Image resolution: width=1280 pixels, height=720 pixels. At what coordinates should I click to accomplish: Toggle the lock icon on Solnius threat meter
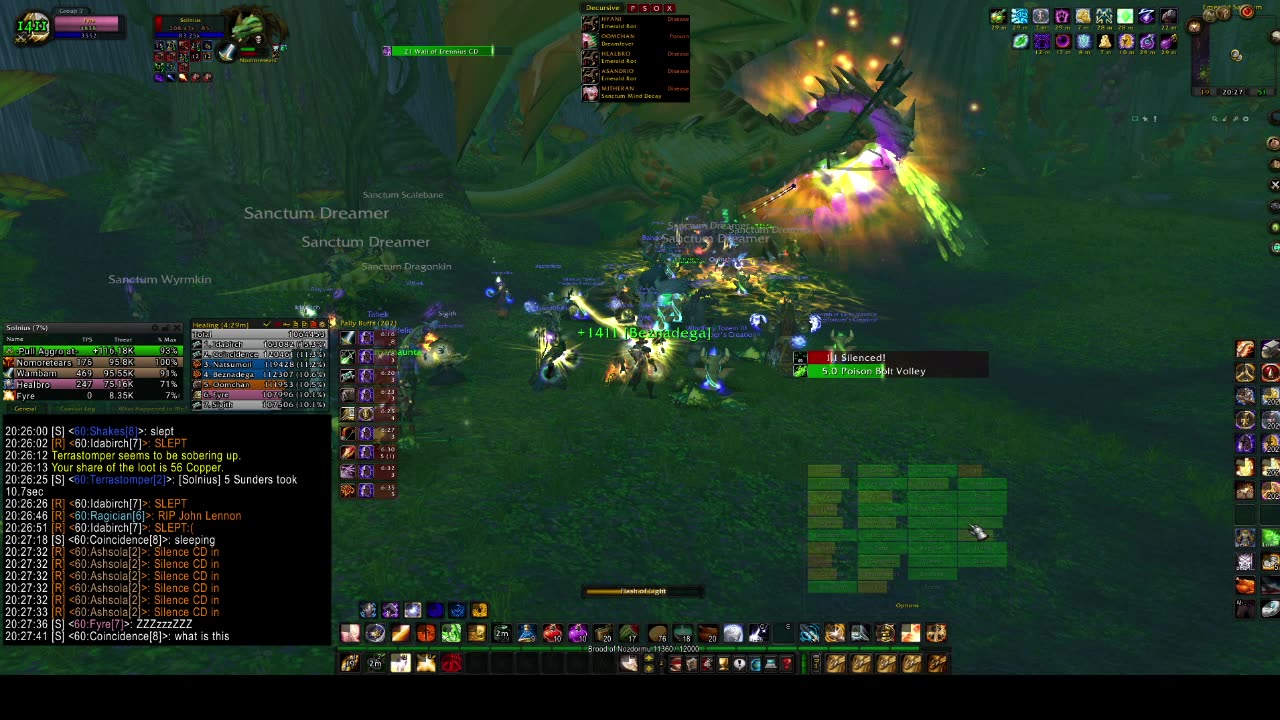(x=166, y=327)
